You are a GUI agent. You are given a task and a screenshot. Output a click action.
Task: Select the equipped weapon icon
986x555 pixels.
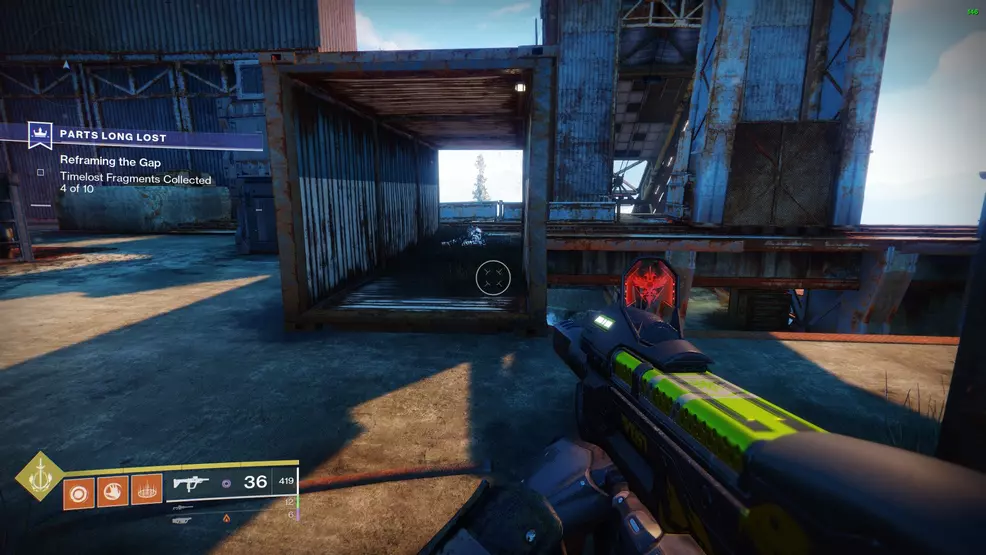click(190, 483)
